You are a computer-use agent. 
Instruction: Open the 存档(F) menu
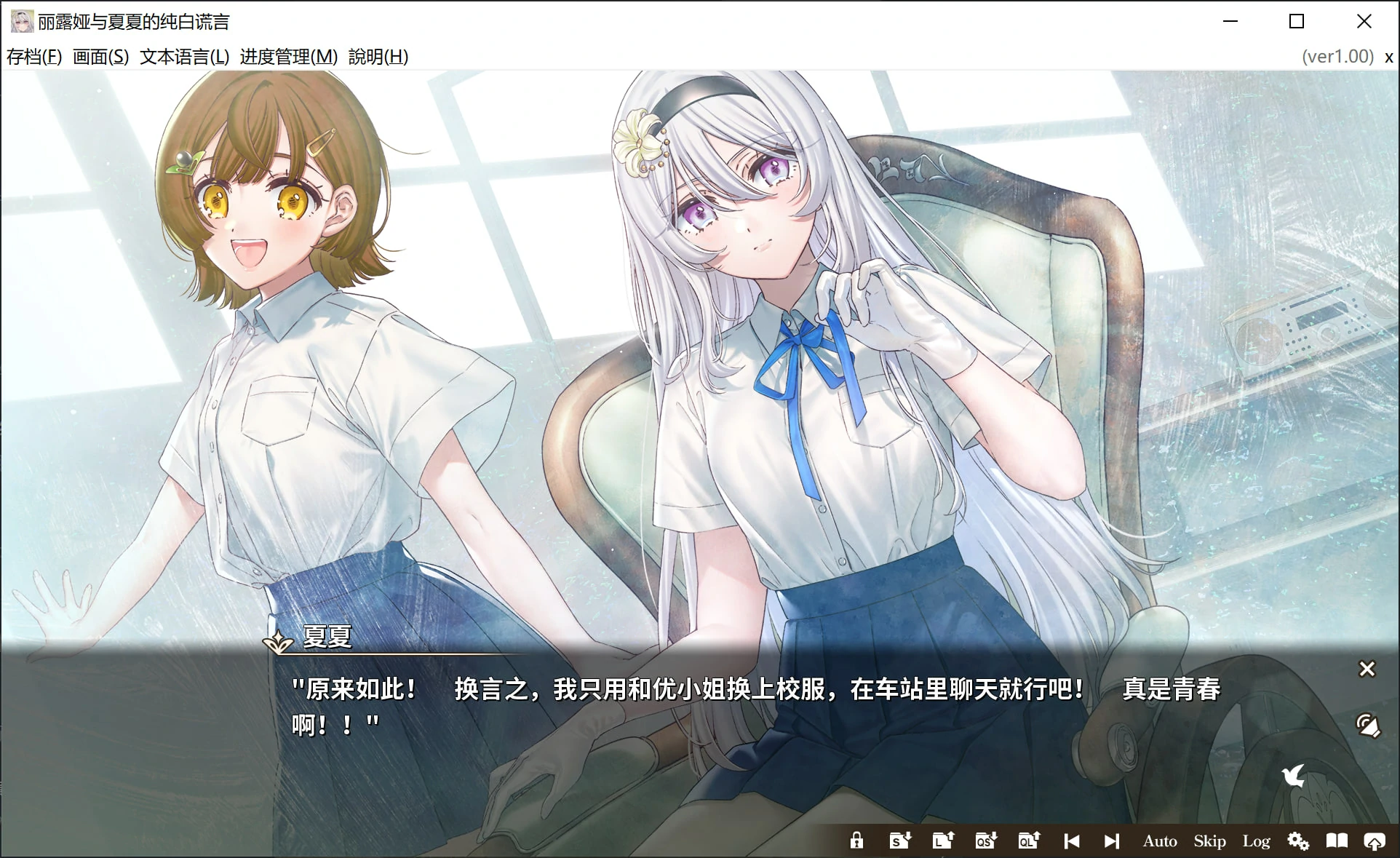[33, 56]
